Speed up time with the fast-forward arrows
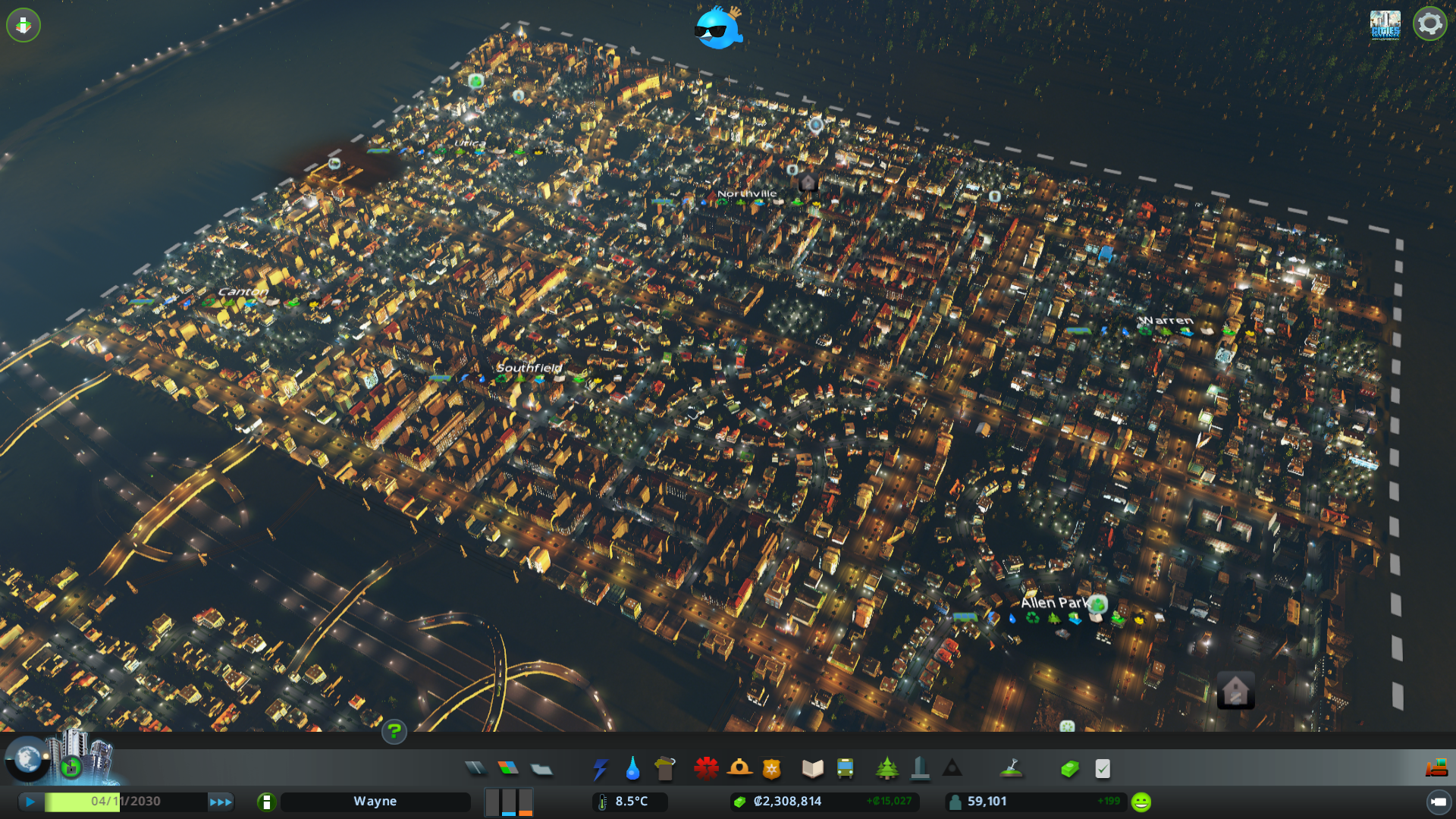Viewport: 1456px width, 819px height. [221, 801]
